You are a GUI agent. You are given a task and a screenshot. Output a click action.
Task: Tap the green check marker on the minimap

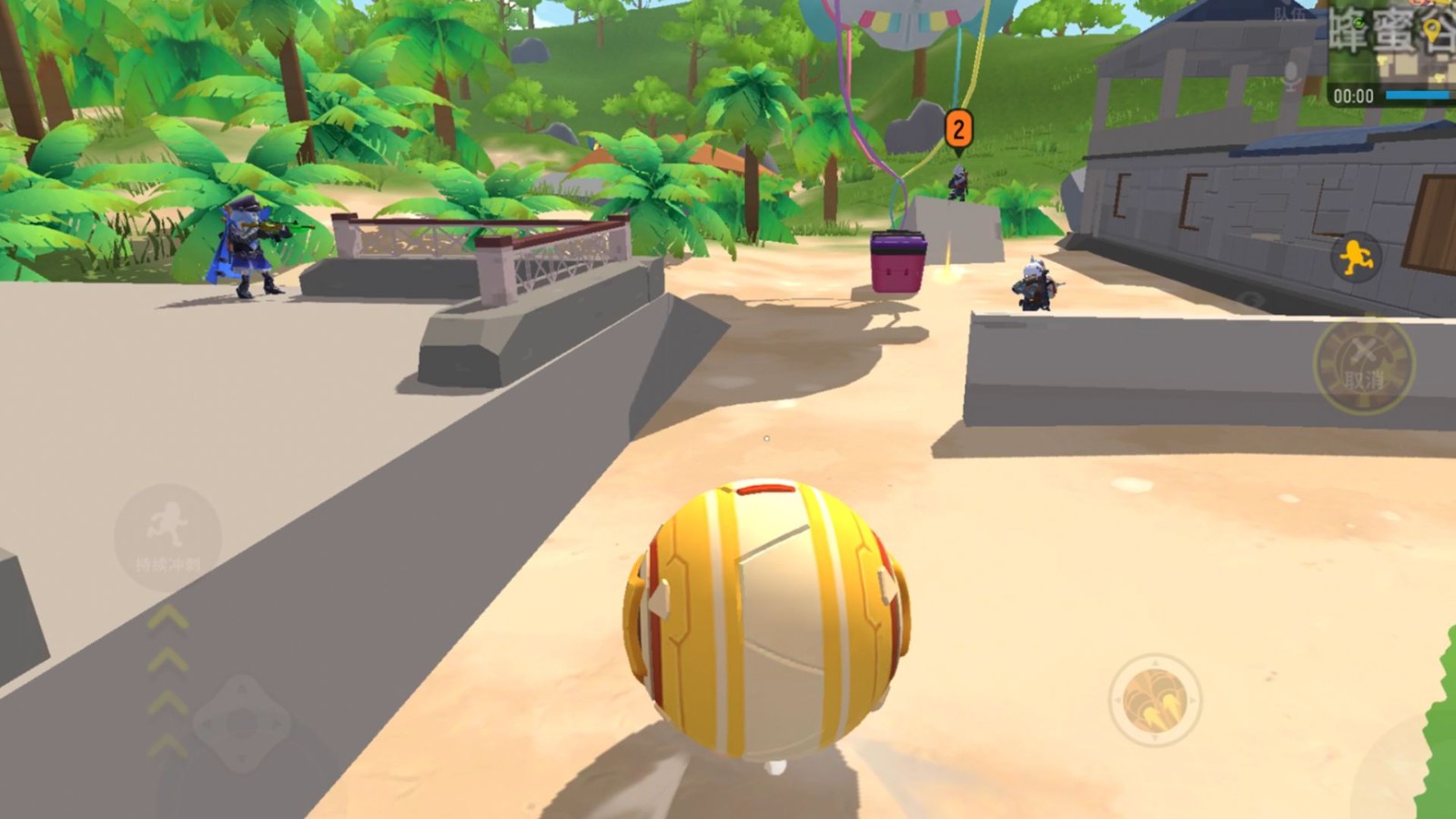1359,23
